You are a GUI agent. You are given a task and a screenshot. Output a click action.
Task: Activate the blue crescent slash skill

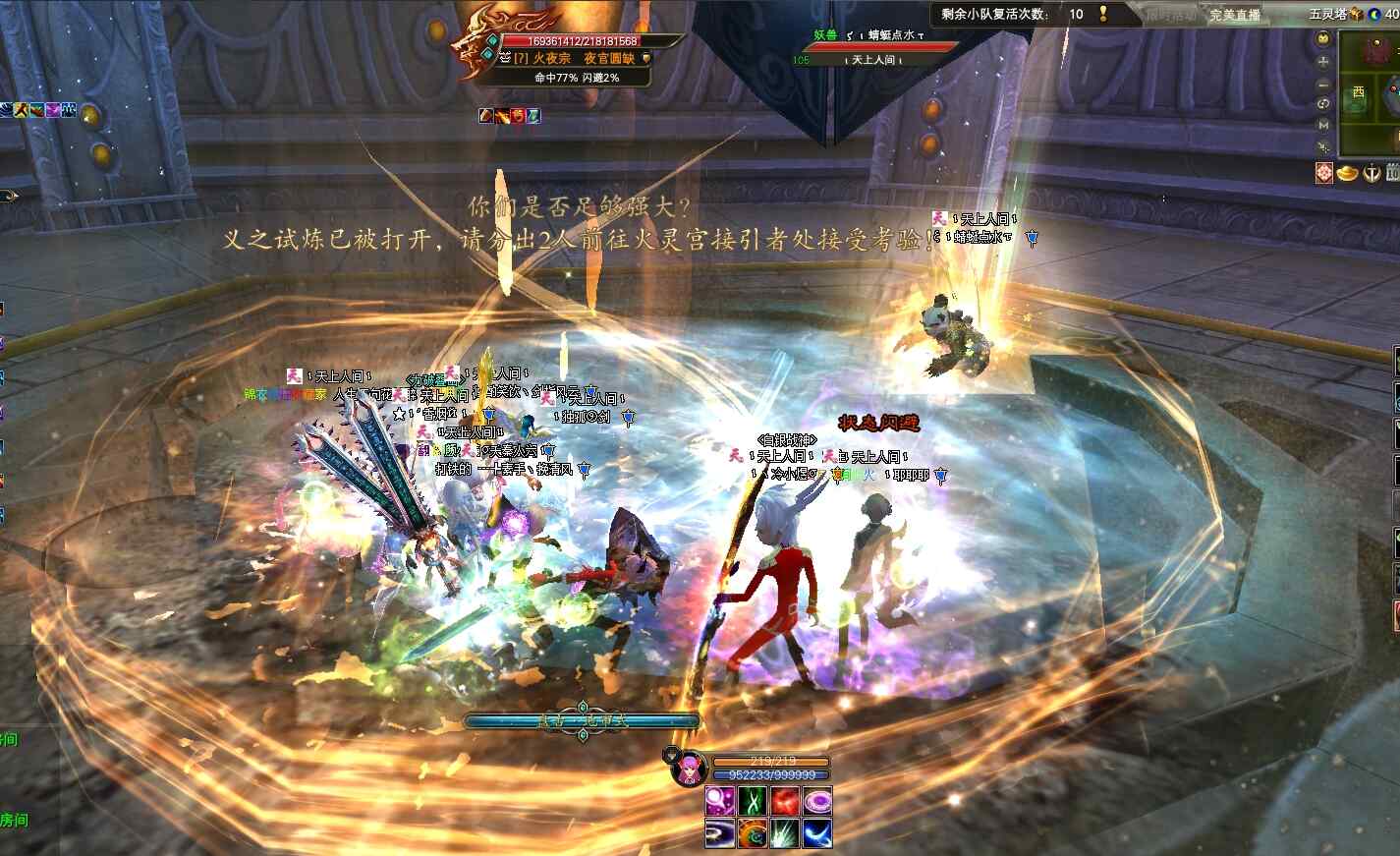pyautogui.click(x=817, y=833)
